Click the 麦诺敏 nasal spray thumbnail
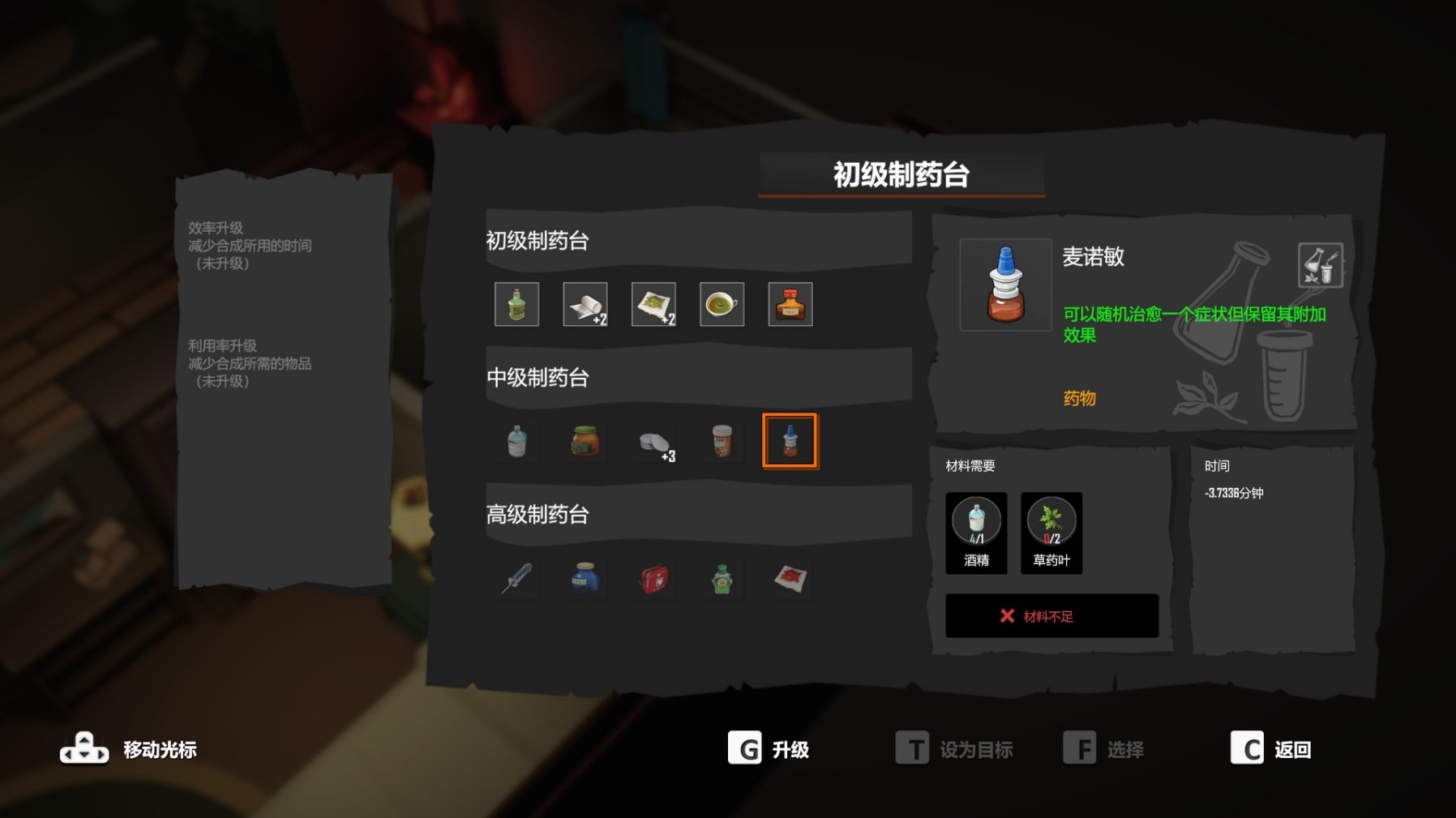 pyautogui.click(x=1005, y=285)
